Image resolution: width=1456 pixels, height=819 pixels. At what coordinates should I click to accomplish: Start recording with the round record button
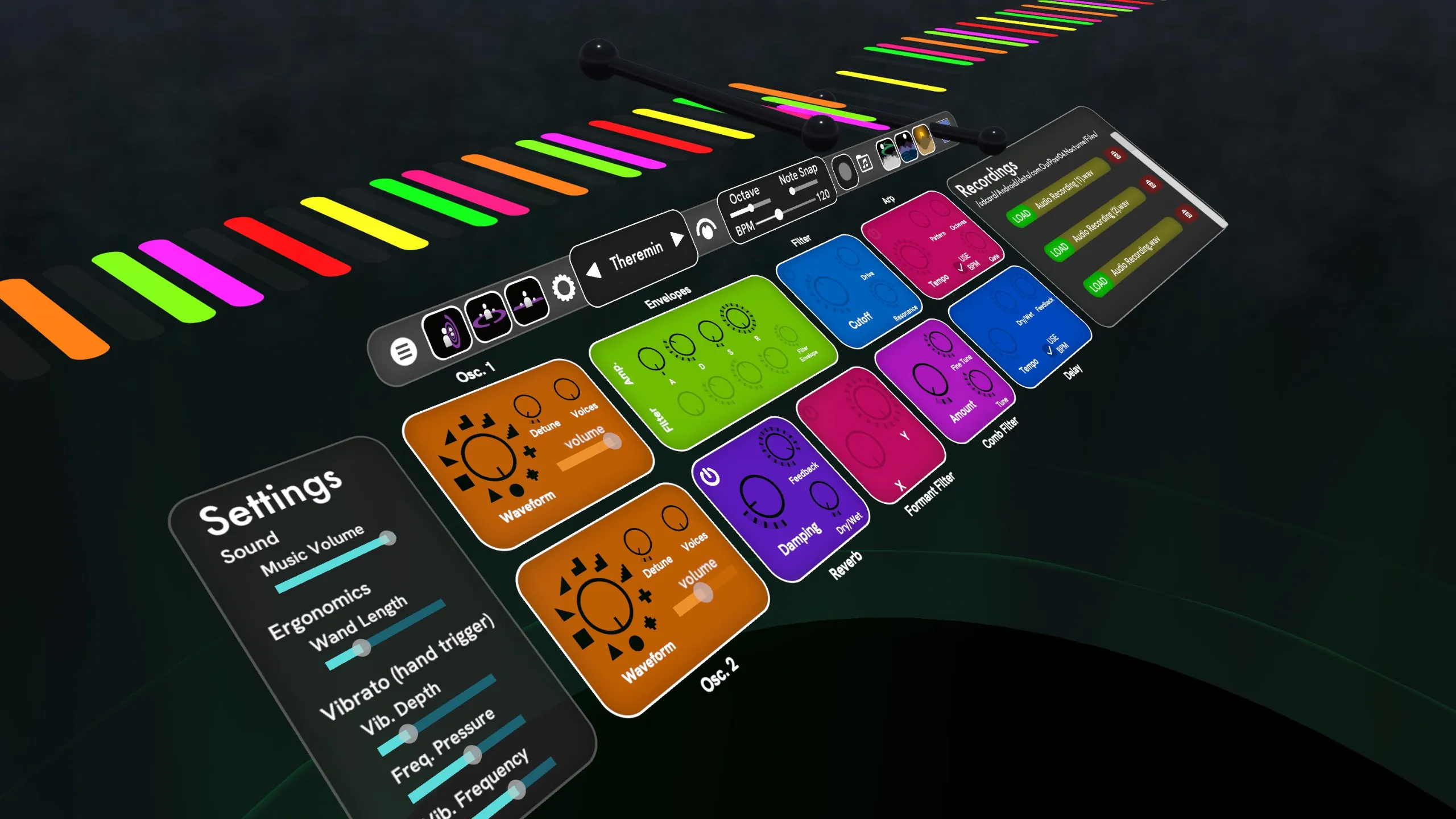(x=845, y=171)
